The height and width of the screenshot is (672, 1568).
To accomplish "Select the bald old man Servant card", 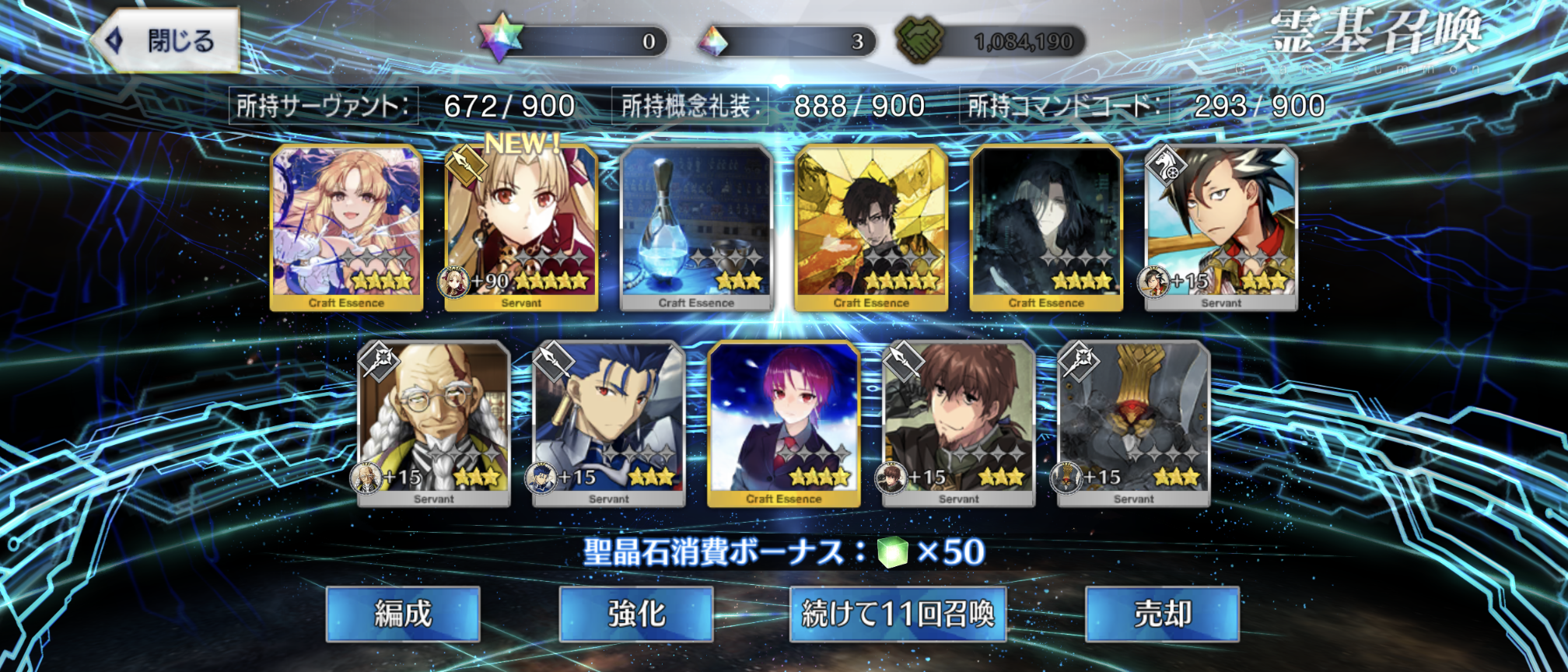I will pos(434,423).
